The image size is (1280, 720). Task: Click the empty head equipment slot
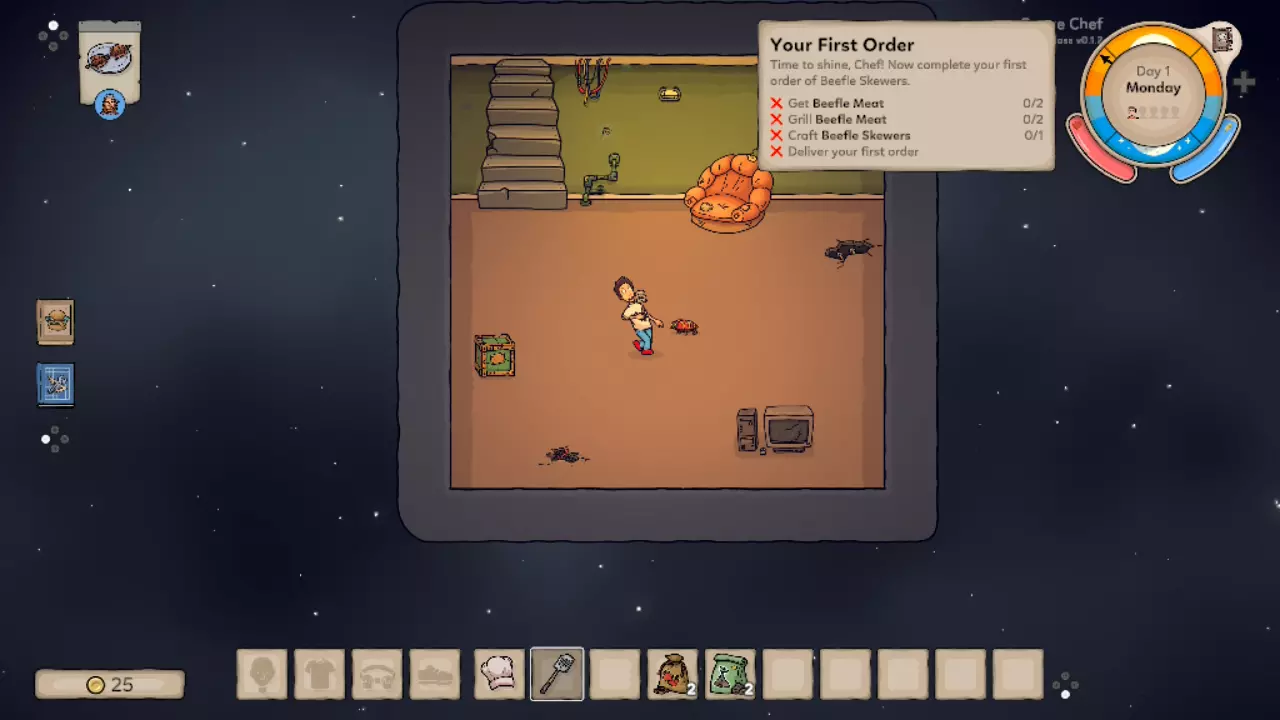[262, 674]
